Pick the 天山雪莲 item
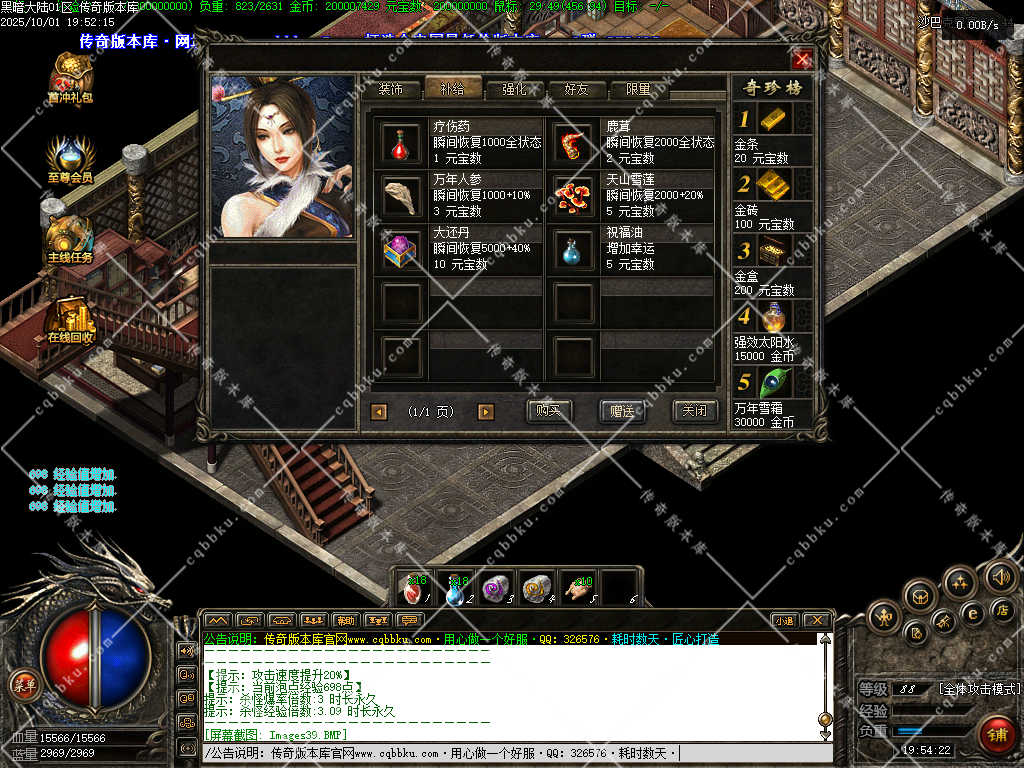 (575, 197)
